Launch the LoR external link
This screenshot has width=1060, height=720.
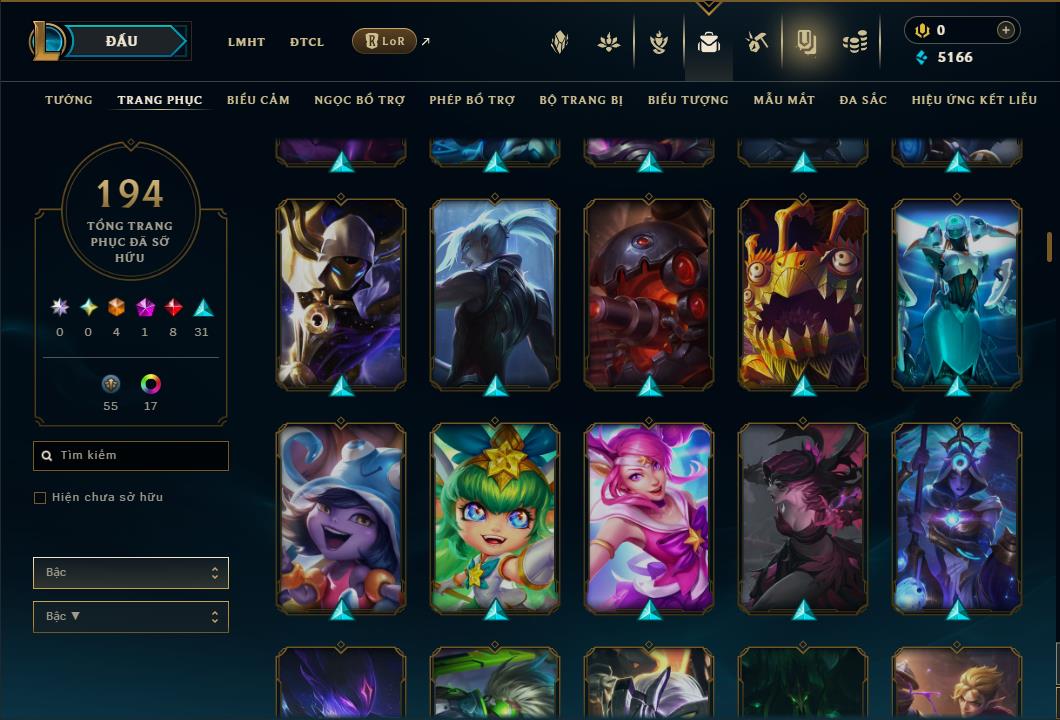click(385, 41)
